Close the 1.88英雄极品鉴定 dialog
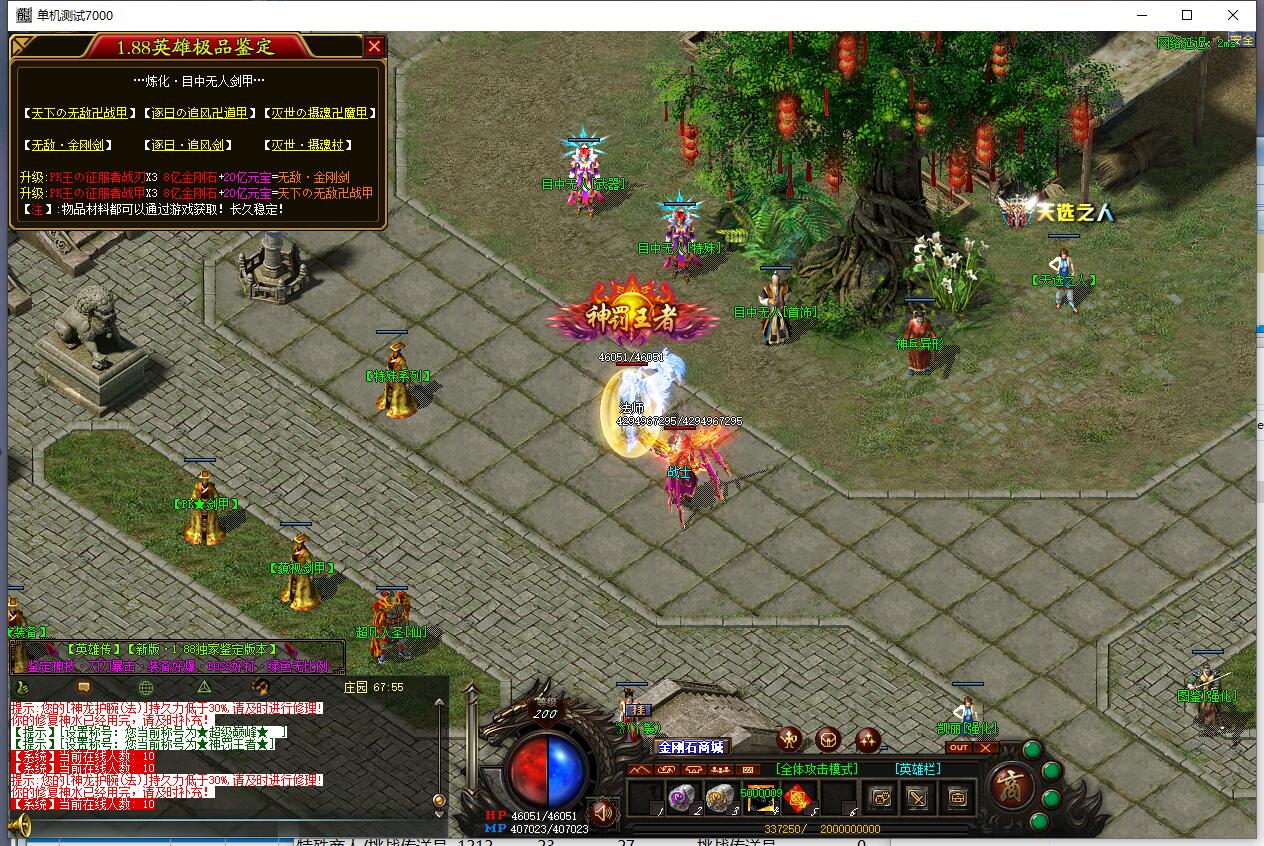1264x846 pixels. pyautogui.click(x=374, y=47)
